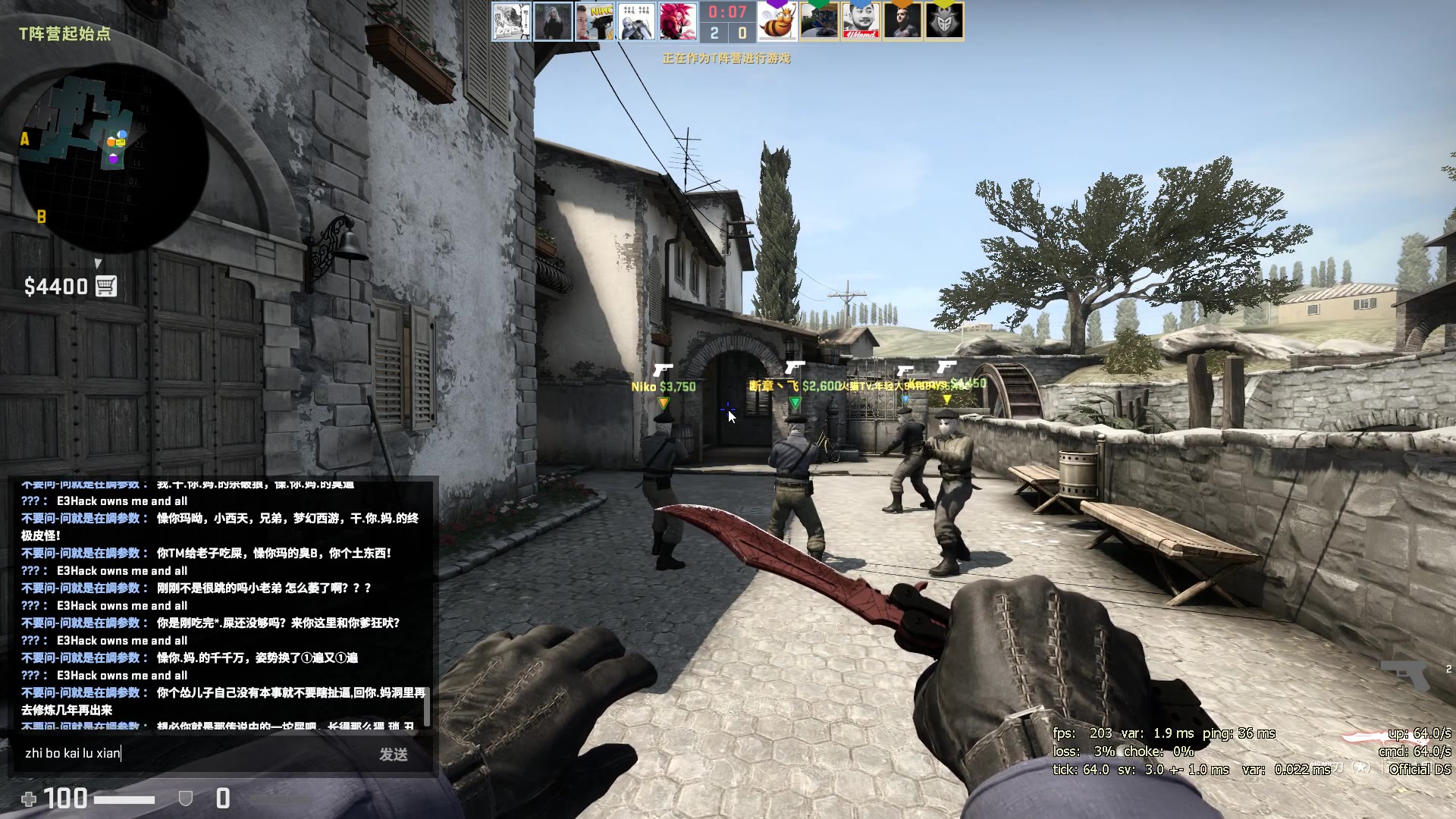1456x819 pixels.
Task: Open the buy menu cart icon
Action: [x=107, y=286]
